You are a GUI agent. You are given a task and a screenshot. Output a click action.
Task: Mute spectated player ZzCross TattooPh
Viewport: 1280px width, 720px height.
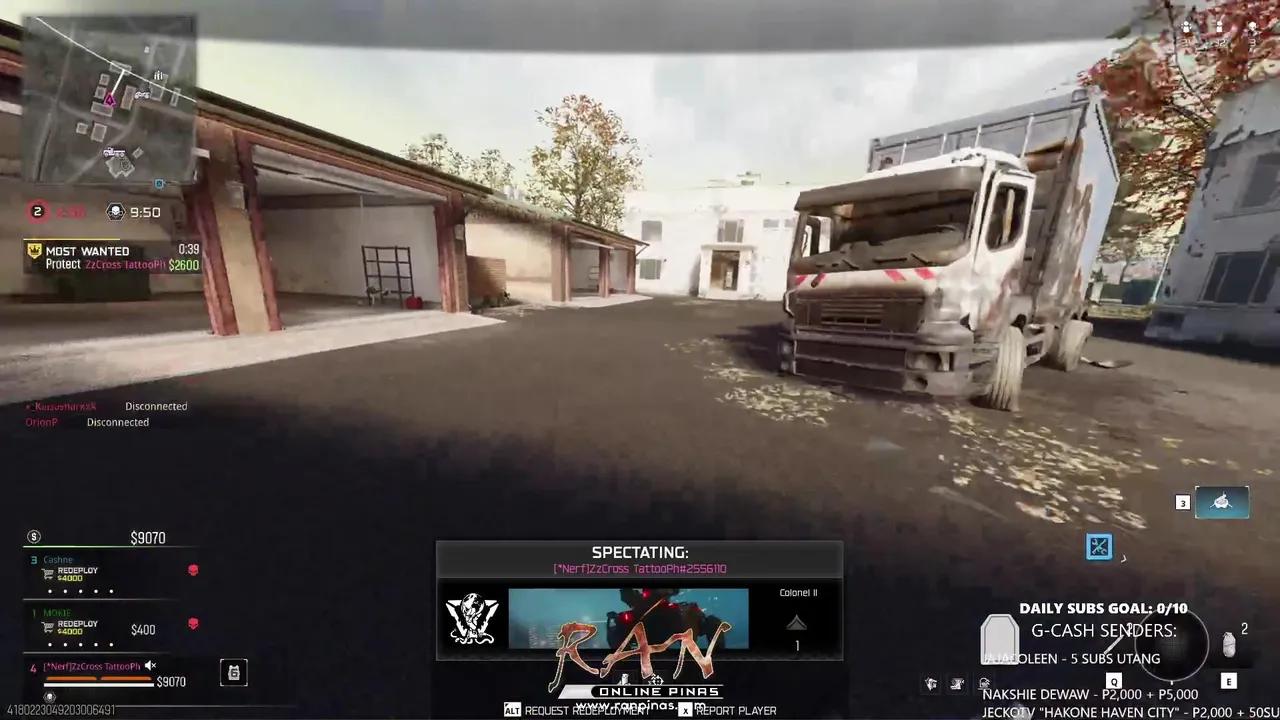point(150,666)
